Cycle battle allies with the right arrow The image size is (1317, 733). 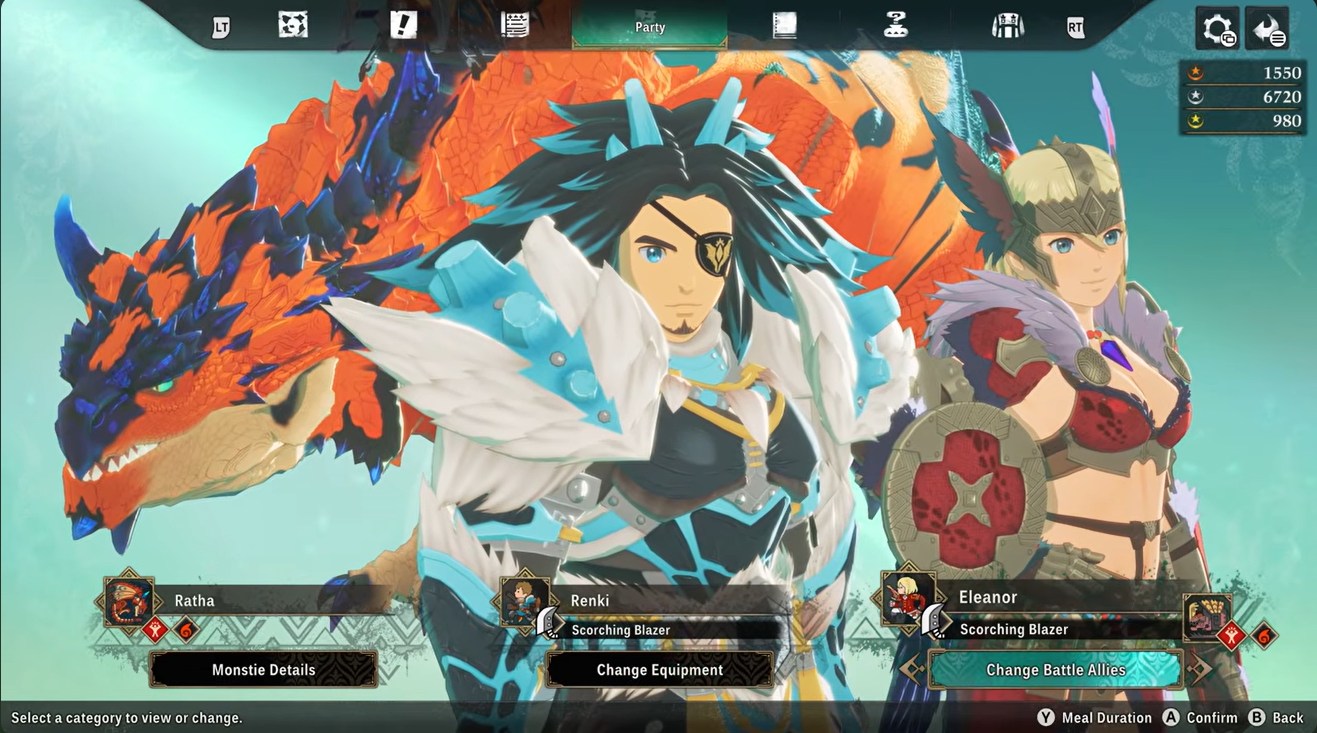[x=1198, y=670]
